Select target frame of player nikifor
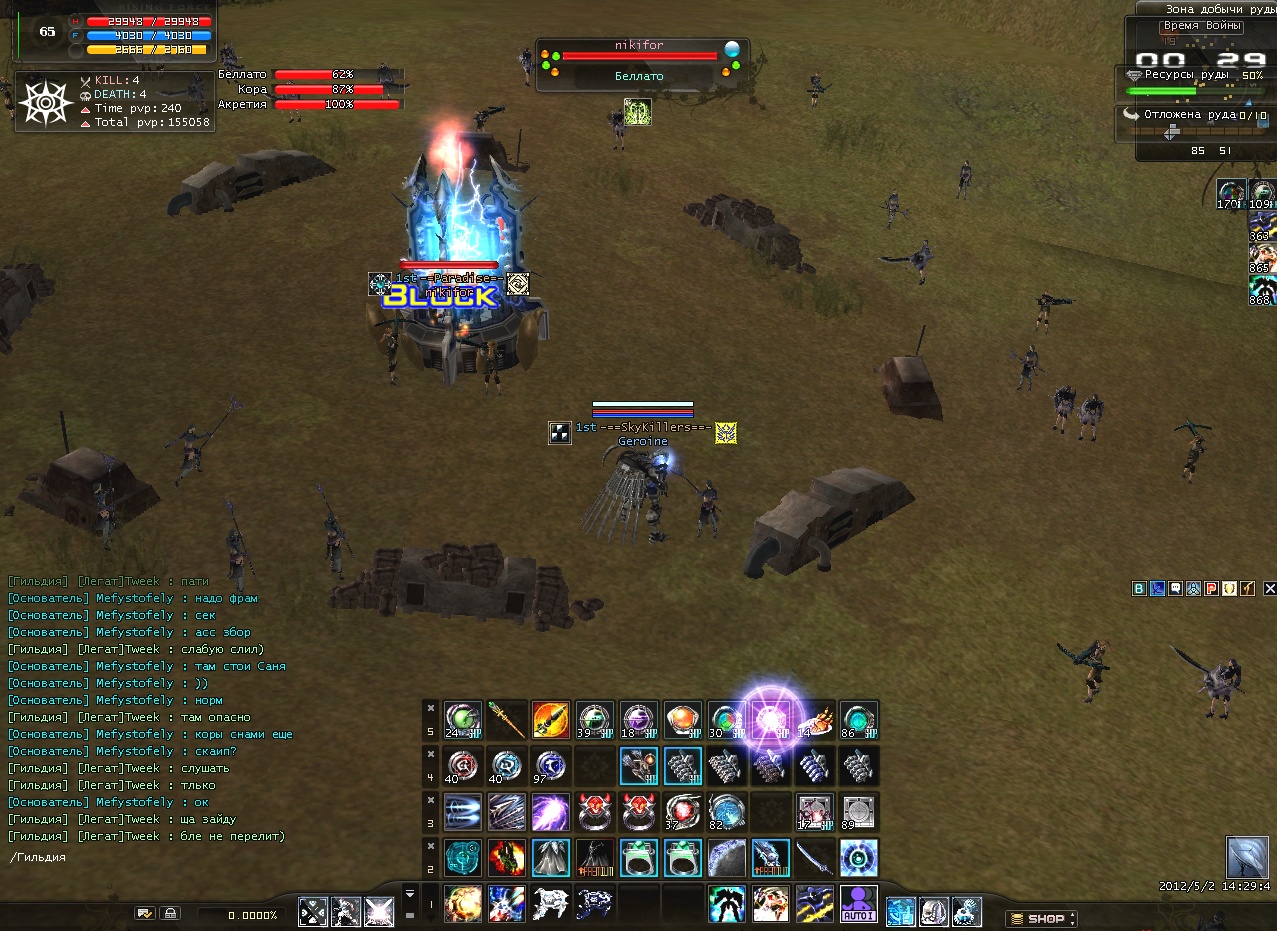The height and width of the screenshot is (931, 1277). tap(638, 62)
